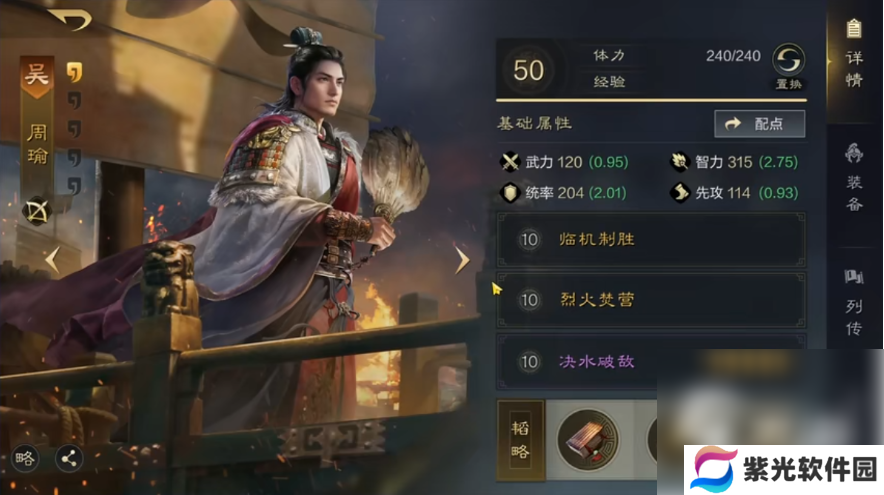This screenshot has width=884, height=495.
Task: Switch to the 详情 details tab
Action: (853, 57)
